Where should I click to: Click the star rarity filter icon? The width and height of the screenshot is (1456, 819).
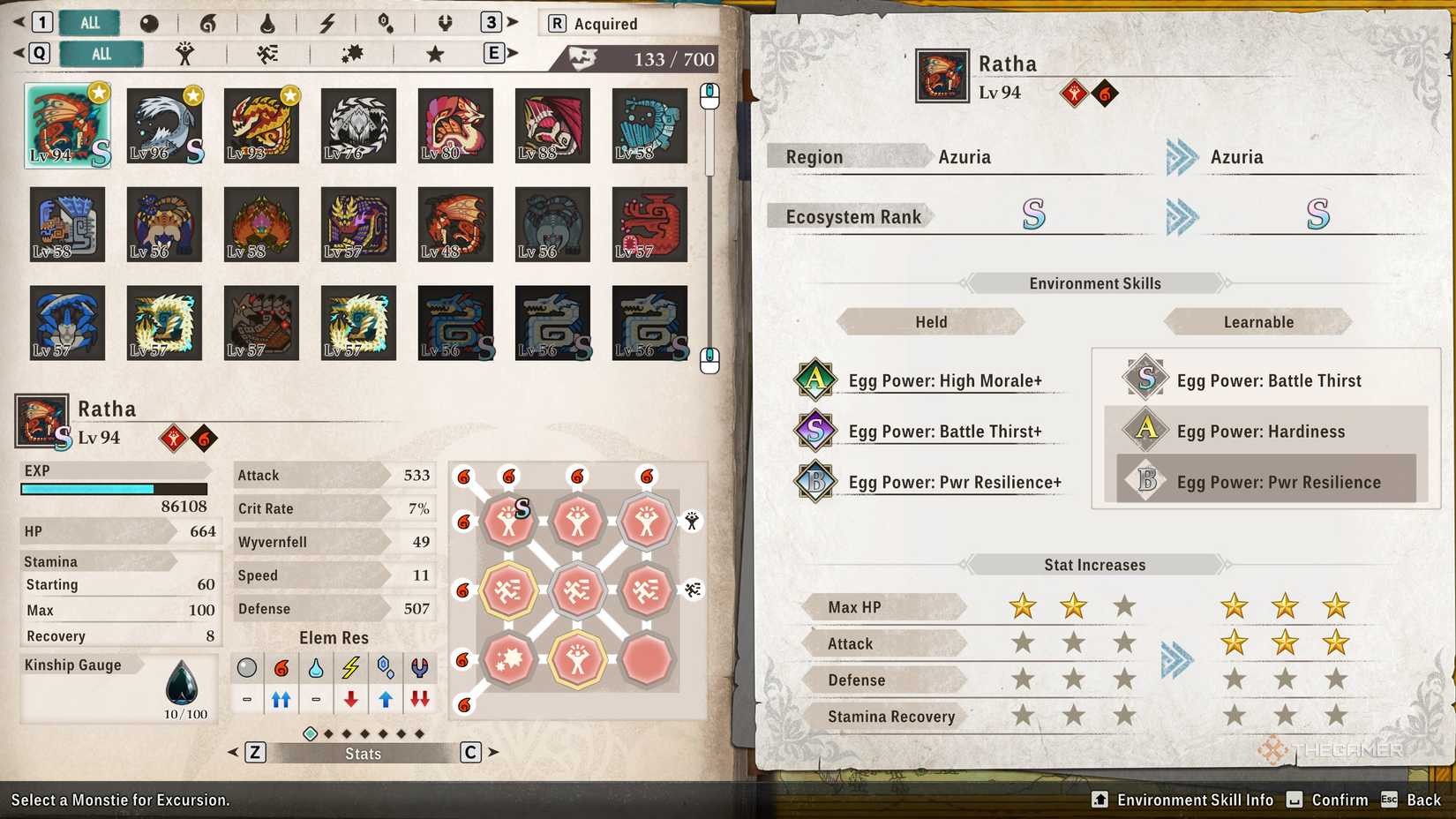click(433, 54)
